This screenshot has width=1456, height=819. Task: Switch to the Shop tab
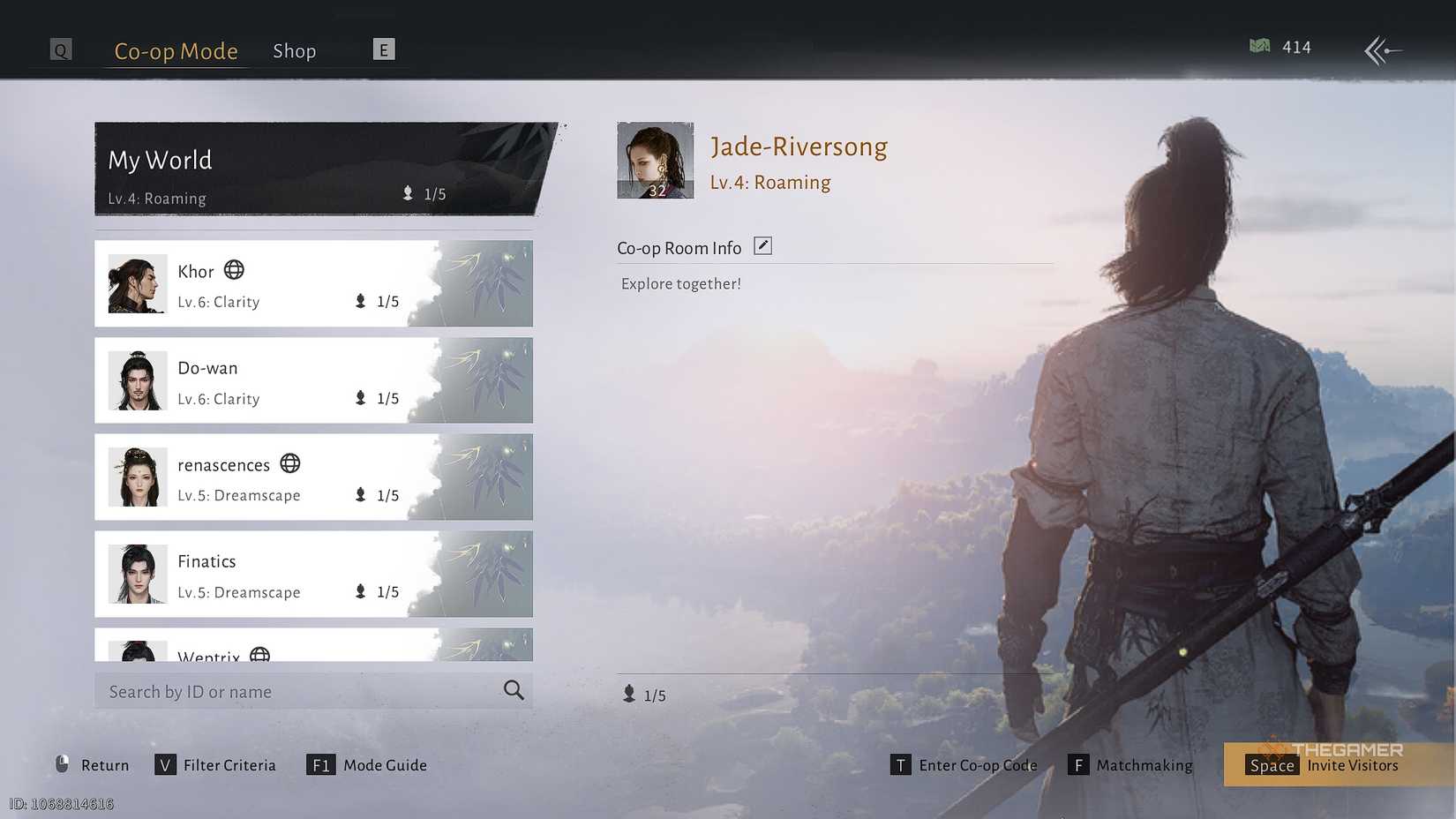(294, 50)
